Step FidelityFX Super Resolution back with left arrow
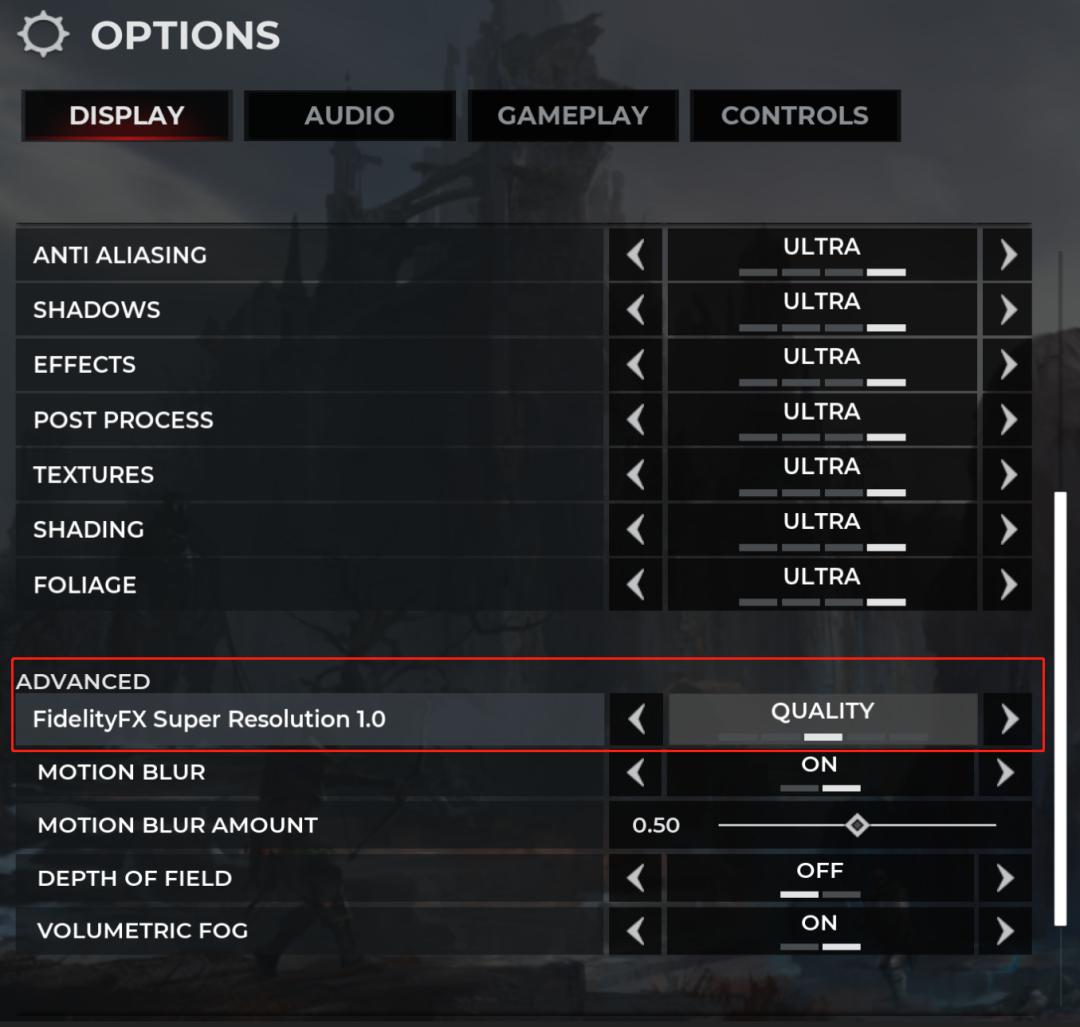Viewport: 1080px width, 1027px height. 636,719
